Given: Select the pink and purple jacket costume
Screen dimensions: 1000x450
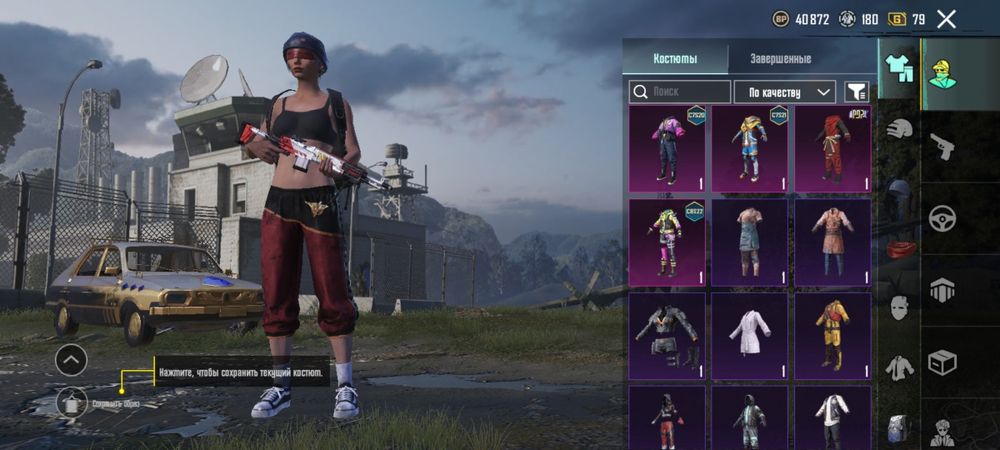Looking at the screenshot, I should point(666,149).
